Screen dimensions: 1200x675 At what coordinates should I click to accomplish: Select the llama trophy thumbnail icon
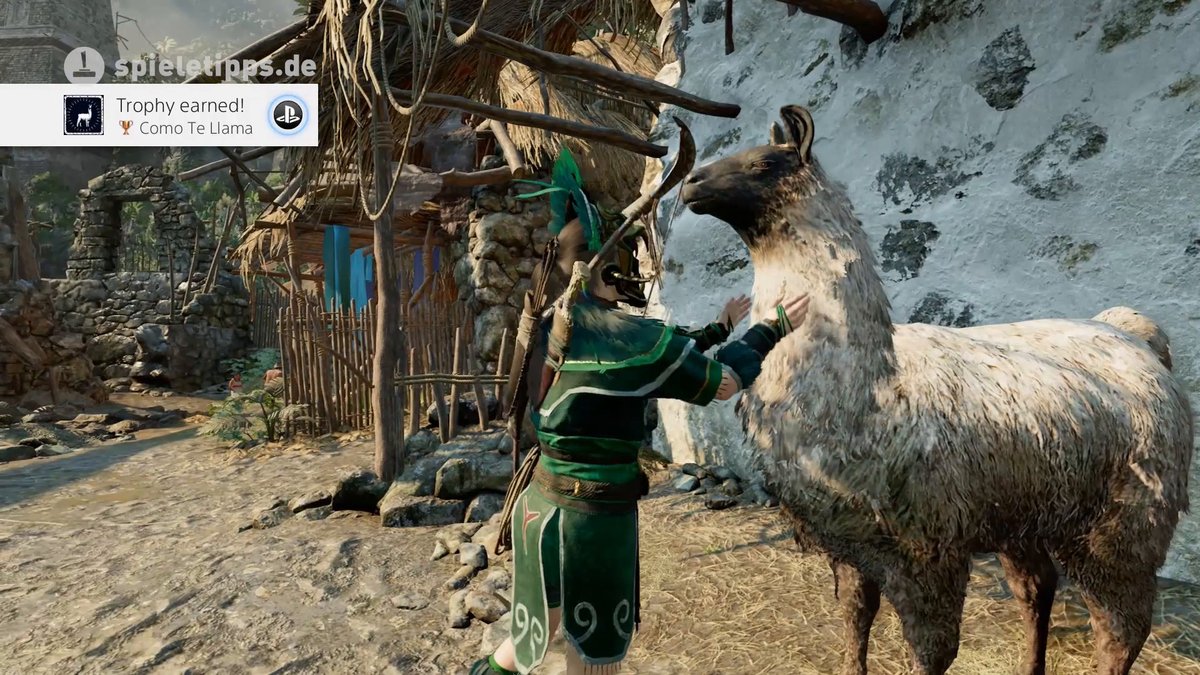(x=84, y=116)
